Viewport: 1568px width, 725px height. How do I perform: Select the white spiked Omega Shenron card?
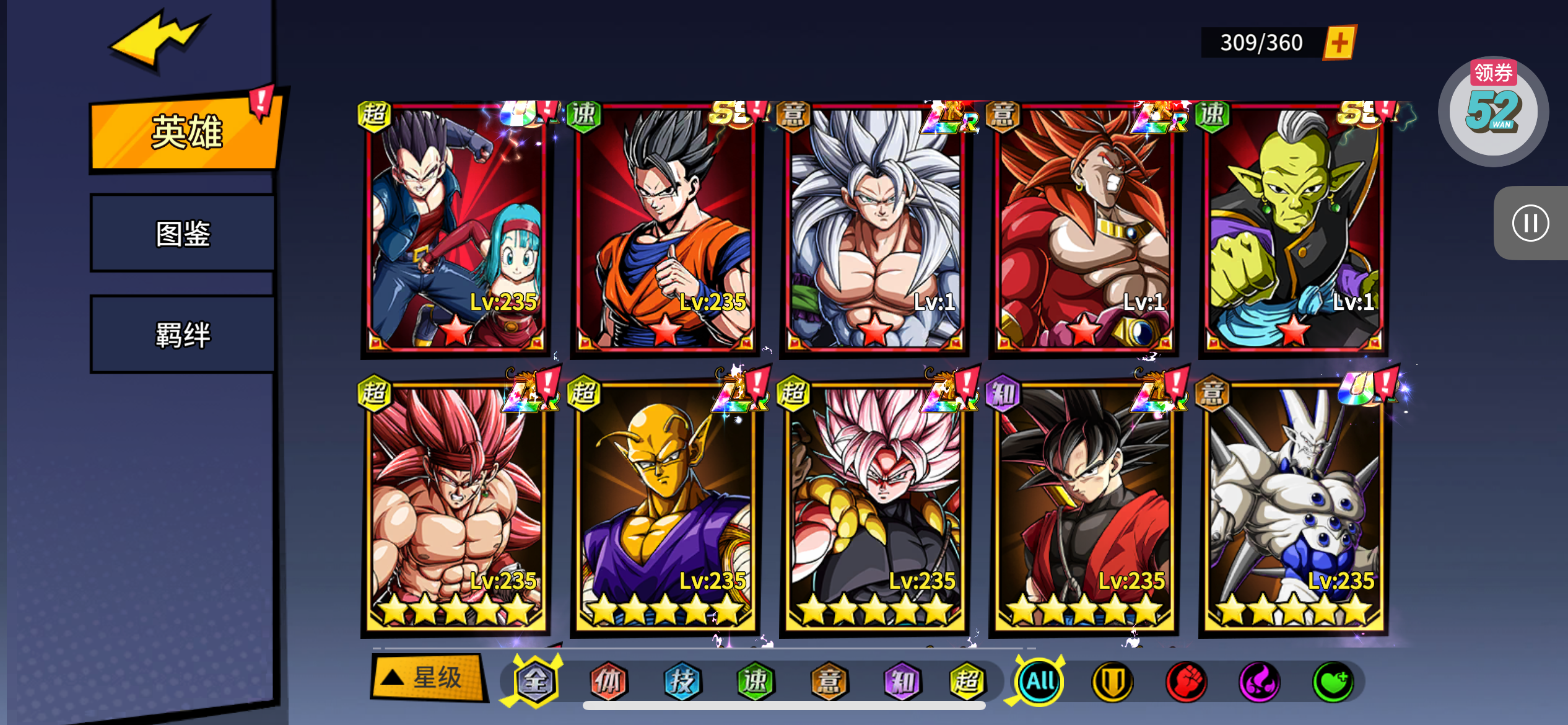[x=1293, y=507]
